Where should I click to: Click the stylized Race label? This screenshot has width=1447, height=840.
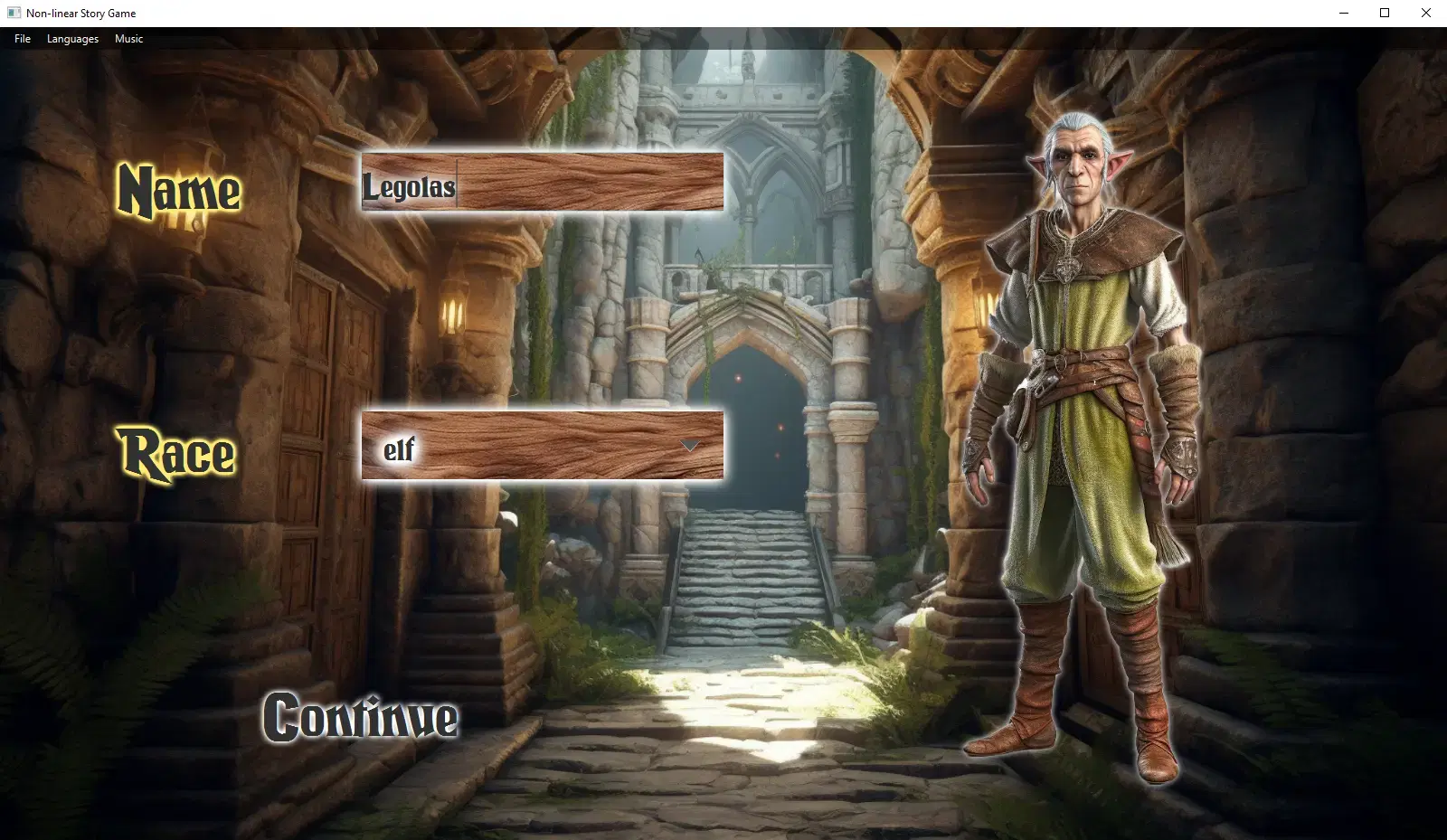point(177,452)
